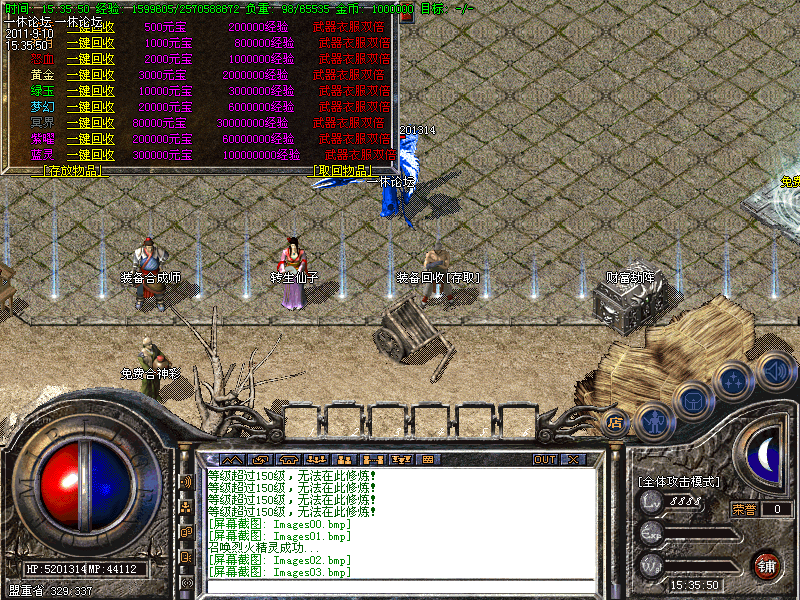This screenshot has width=800, height=600.
Task: Toggle the speaker sound button
Action: coord(773,371)
